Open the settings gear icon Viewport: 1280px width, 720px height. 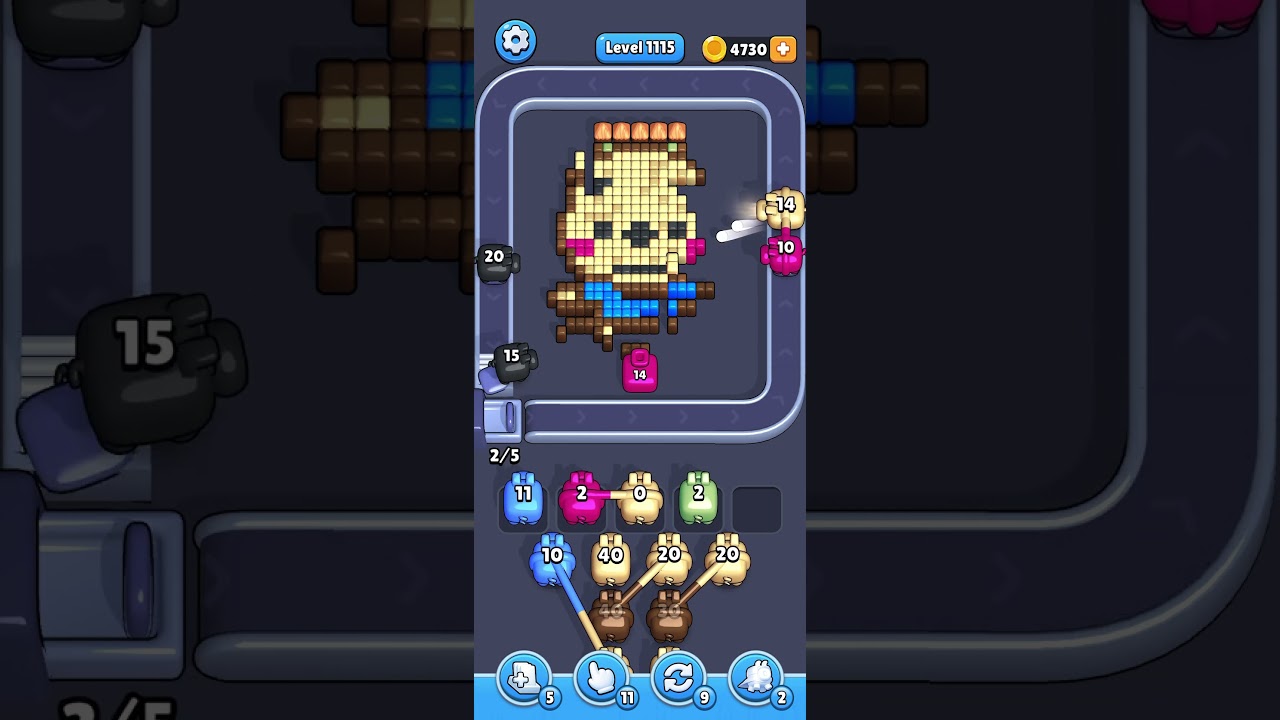[x=517, y=41]
